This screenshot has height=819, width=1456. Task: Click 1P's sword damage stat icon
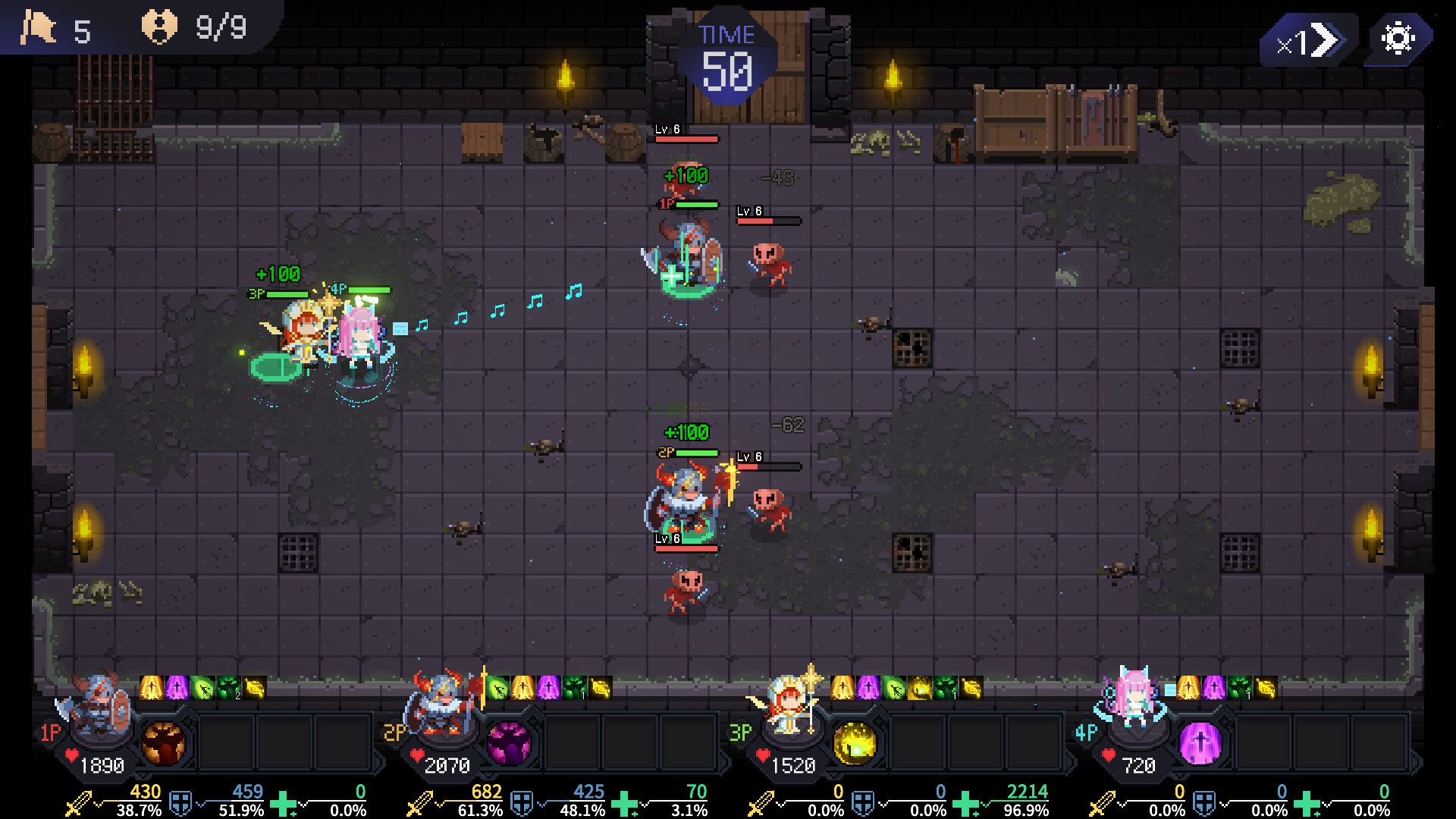(78, 803)
